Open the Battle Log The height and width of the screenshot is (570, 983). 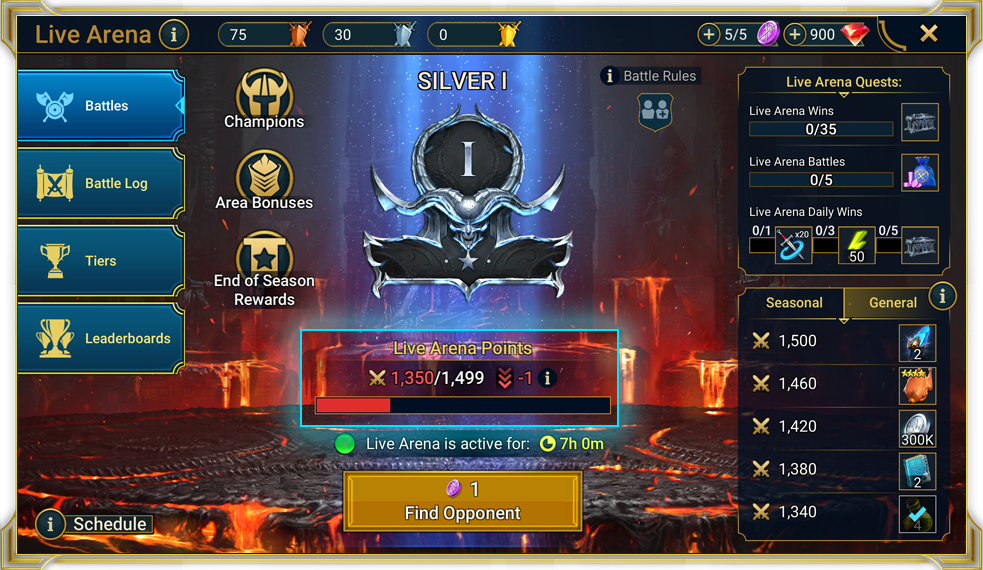pos(100,184)
